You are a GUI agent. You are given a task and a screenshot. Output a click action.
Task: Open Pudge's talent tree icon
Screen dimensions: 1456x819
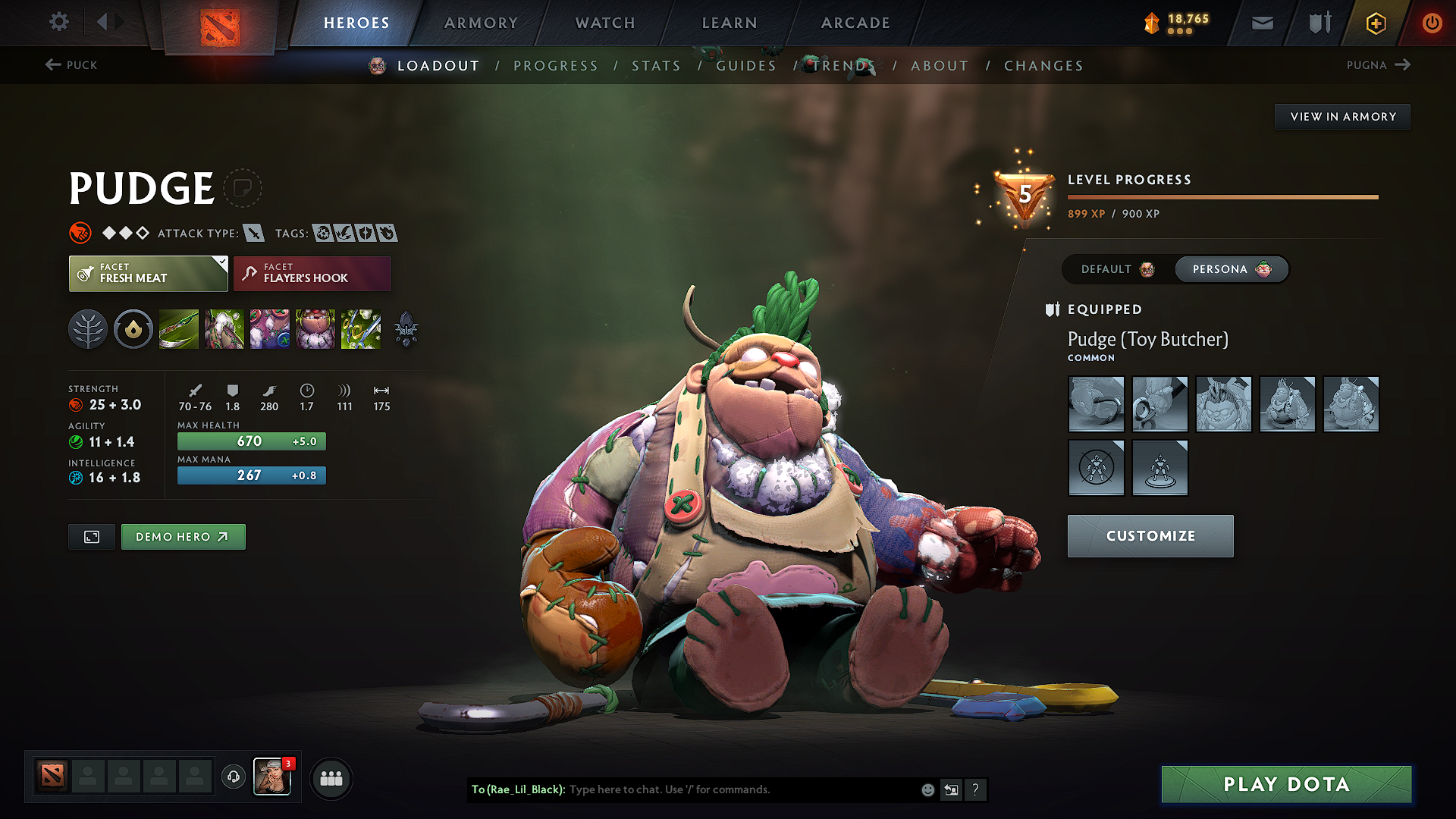click(88, 329)
